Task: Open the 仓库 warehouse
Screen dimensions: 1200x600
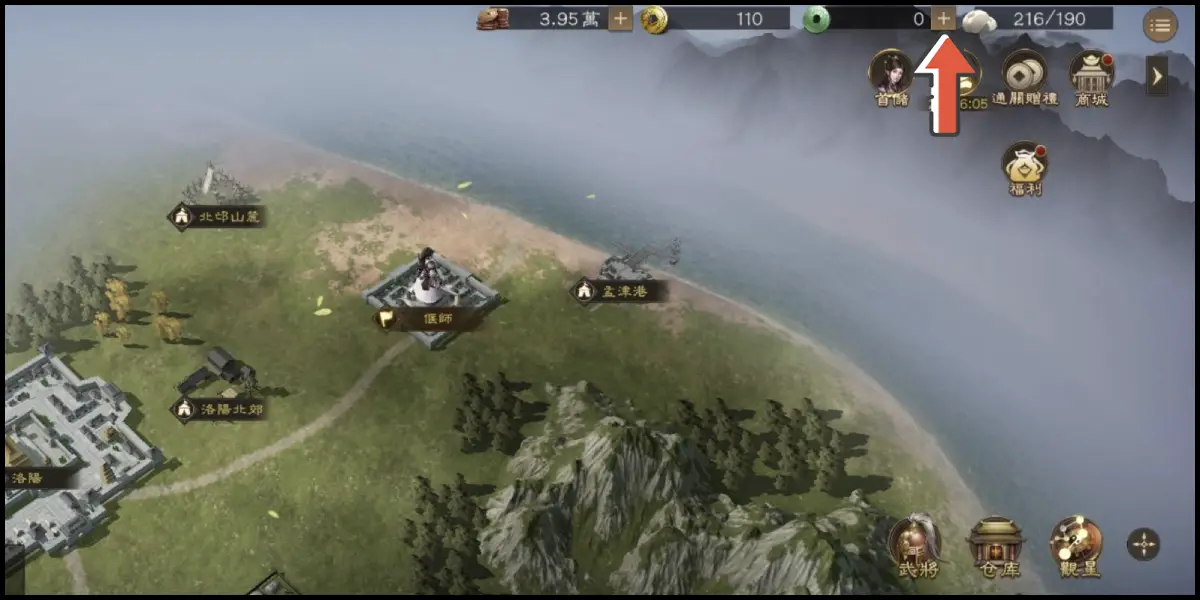Action: 995,548
